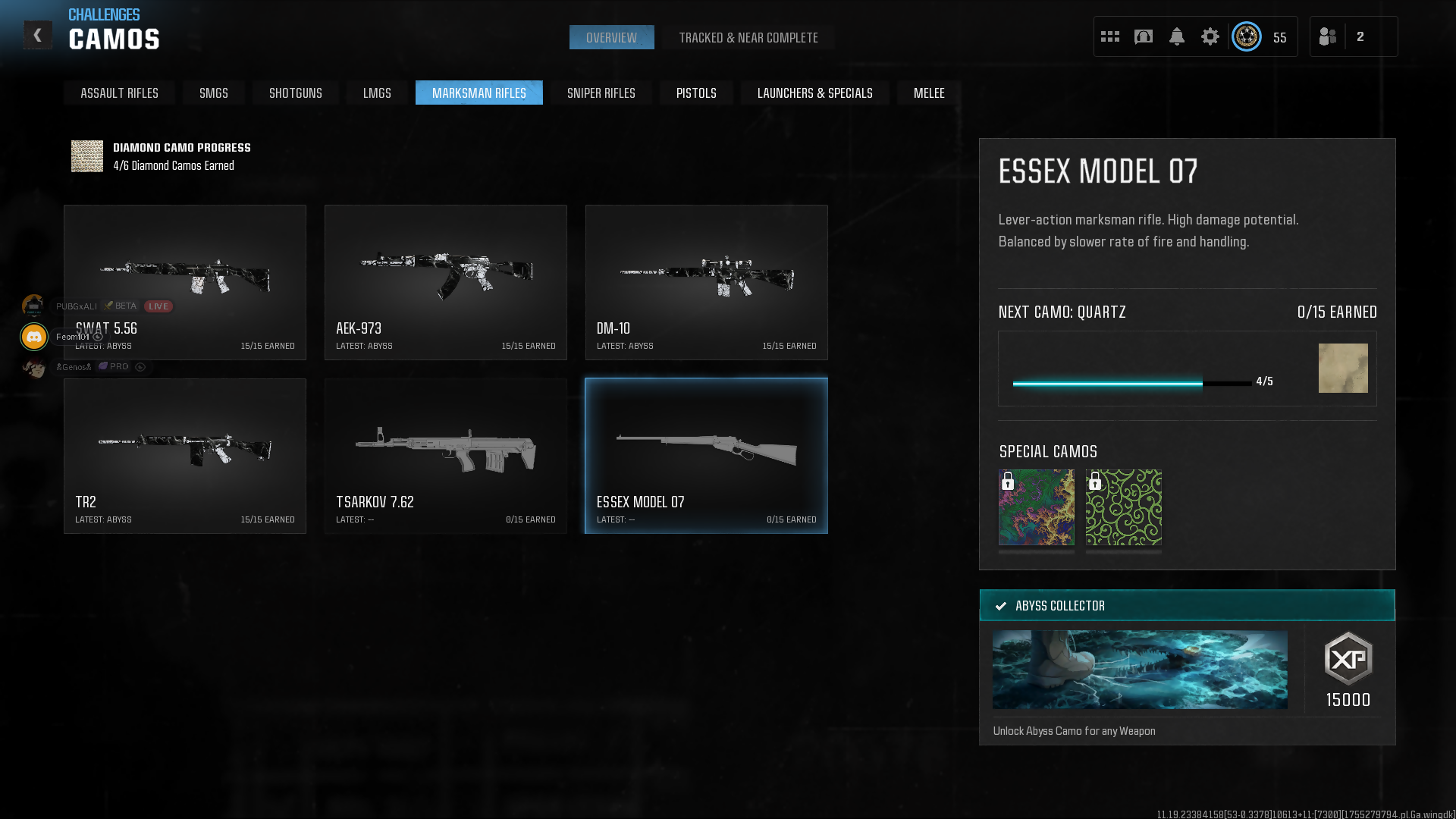The image size is (1456, 819).
Task: Open the settings gear icon
Action: [x=1210, y=36]
